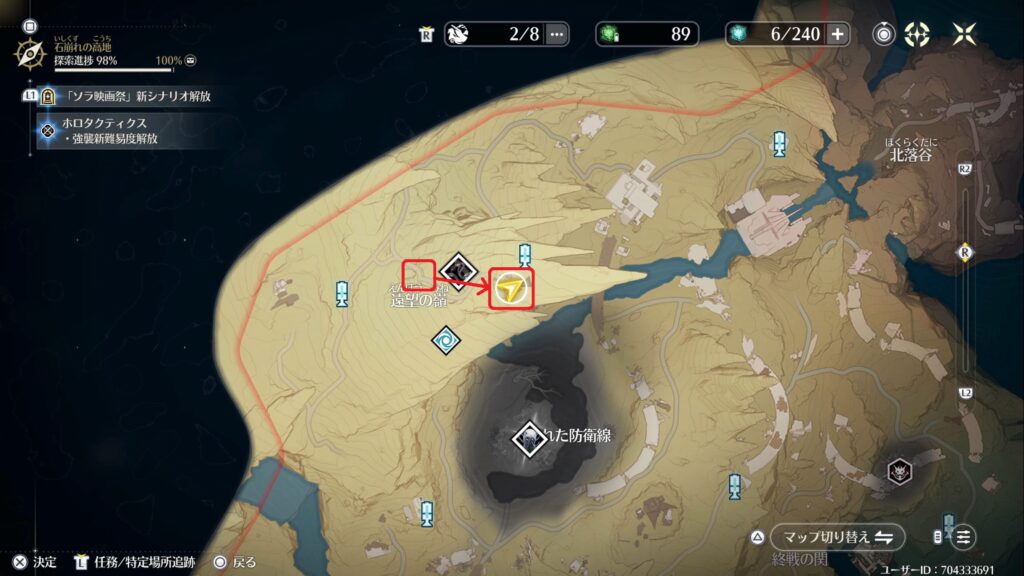
Task: Click the マップ切り替え map switch button
Action: (837, 537)
